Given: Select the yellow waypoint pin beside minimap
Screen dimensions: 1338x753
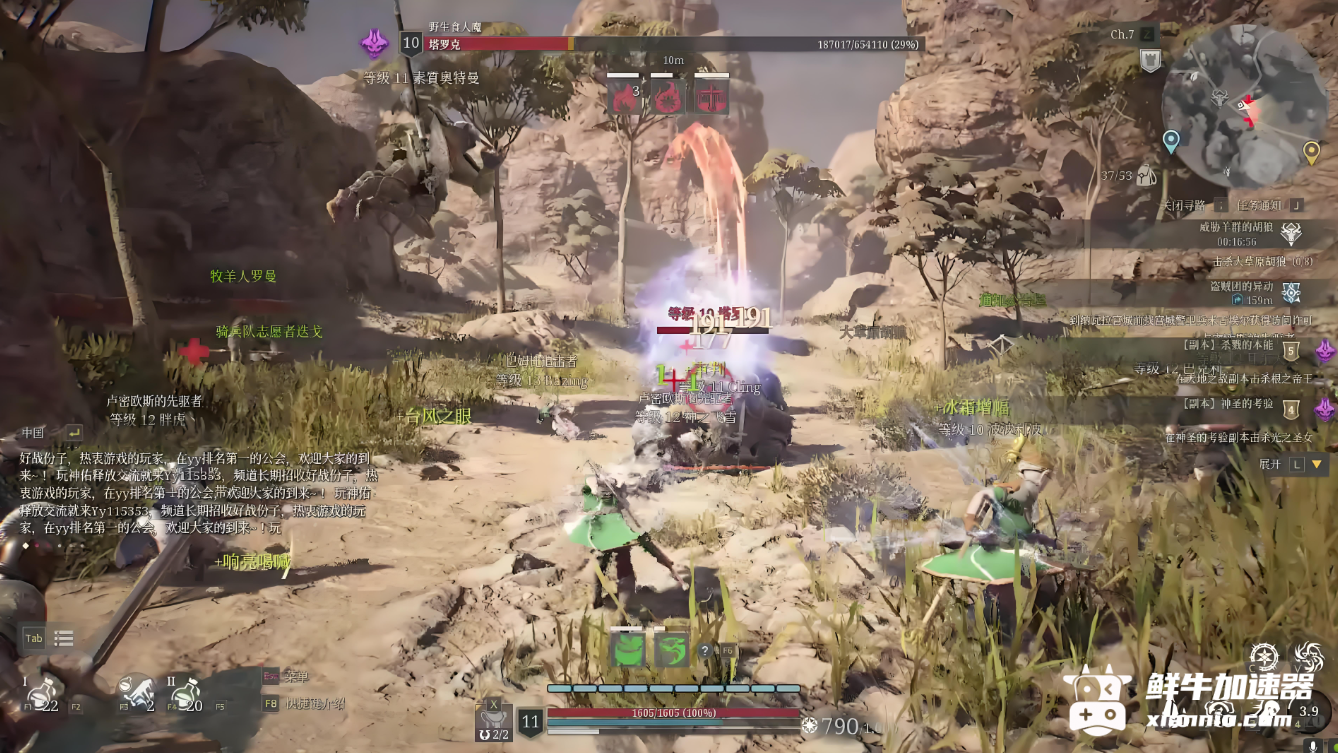Looking at the screenshot, I should (x=1311, y=152).
